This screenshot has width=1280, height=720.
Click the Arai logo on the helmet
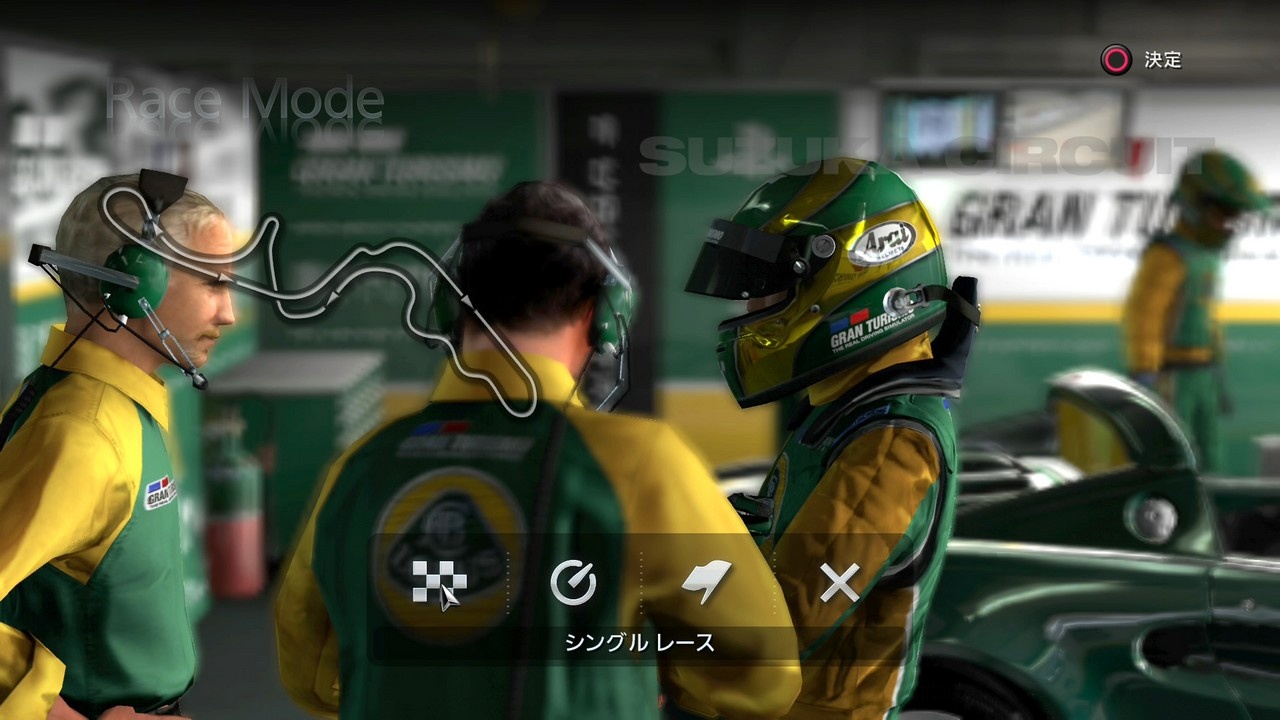point(886,243)
